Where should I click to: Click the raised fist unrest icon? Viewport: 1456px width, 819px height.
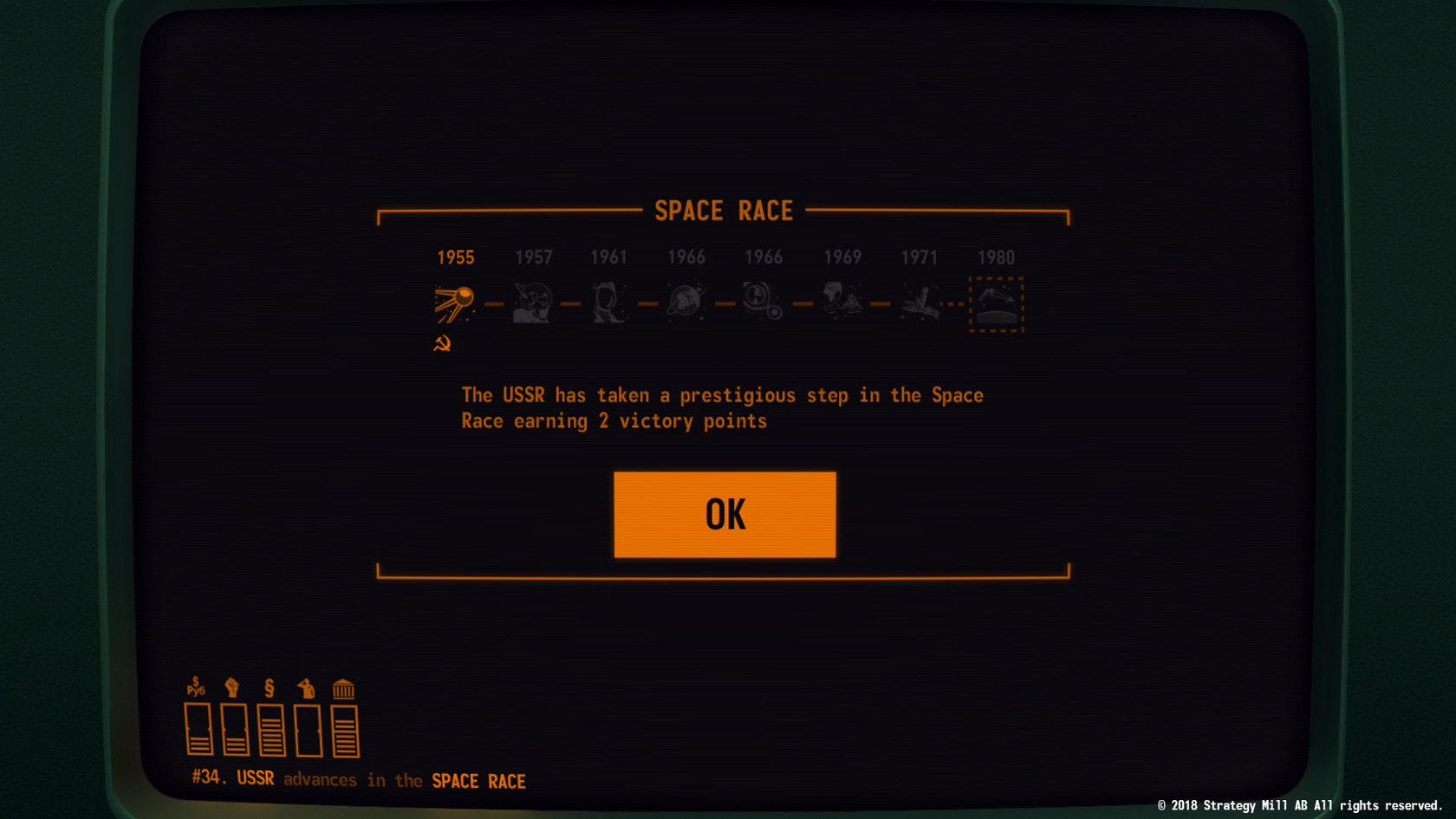(232, 686)
